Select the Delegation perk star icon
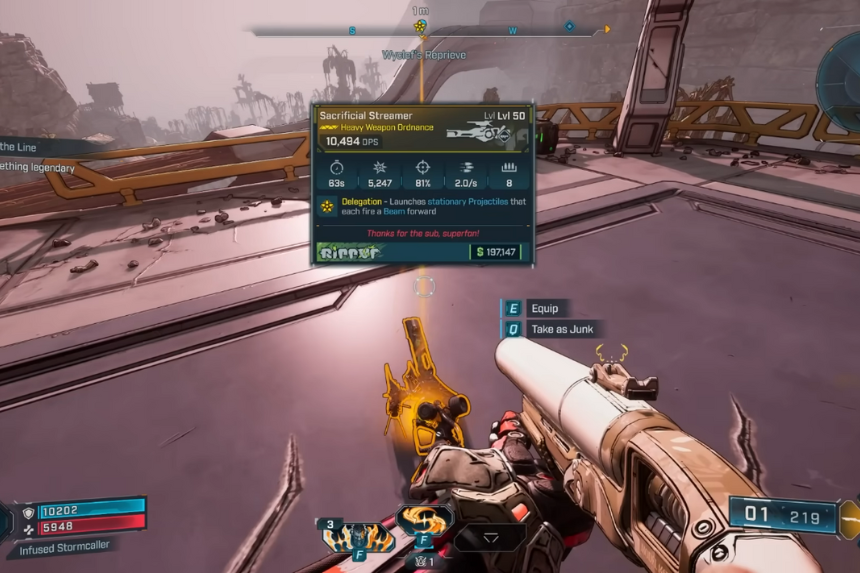The height and width of the screenshot is (573, 860). click(327, 207)
